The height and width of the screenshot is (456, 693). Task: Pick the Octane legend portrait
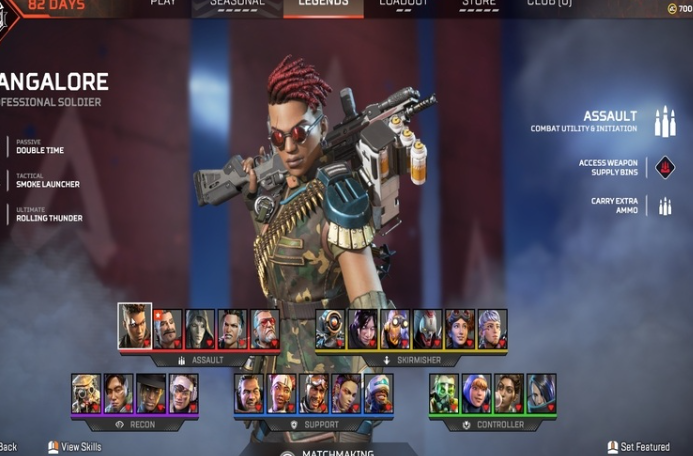(395, 329)
